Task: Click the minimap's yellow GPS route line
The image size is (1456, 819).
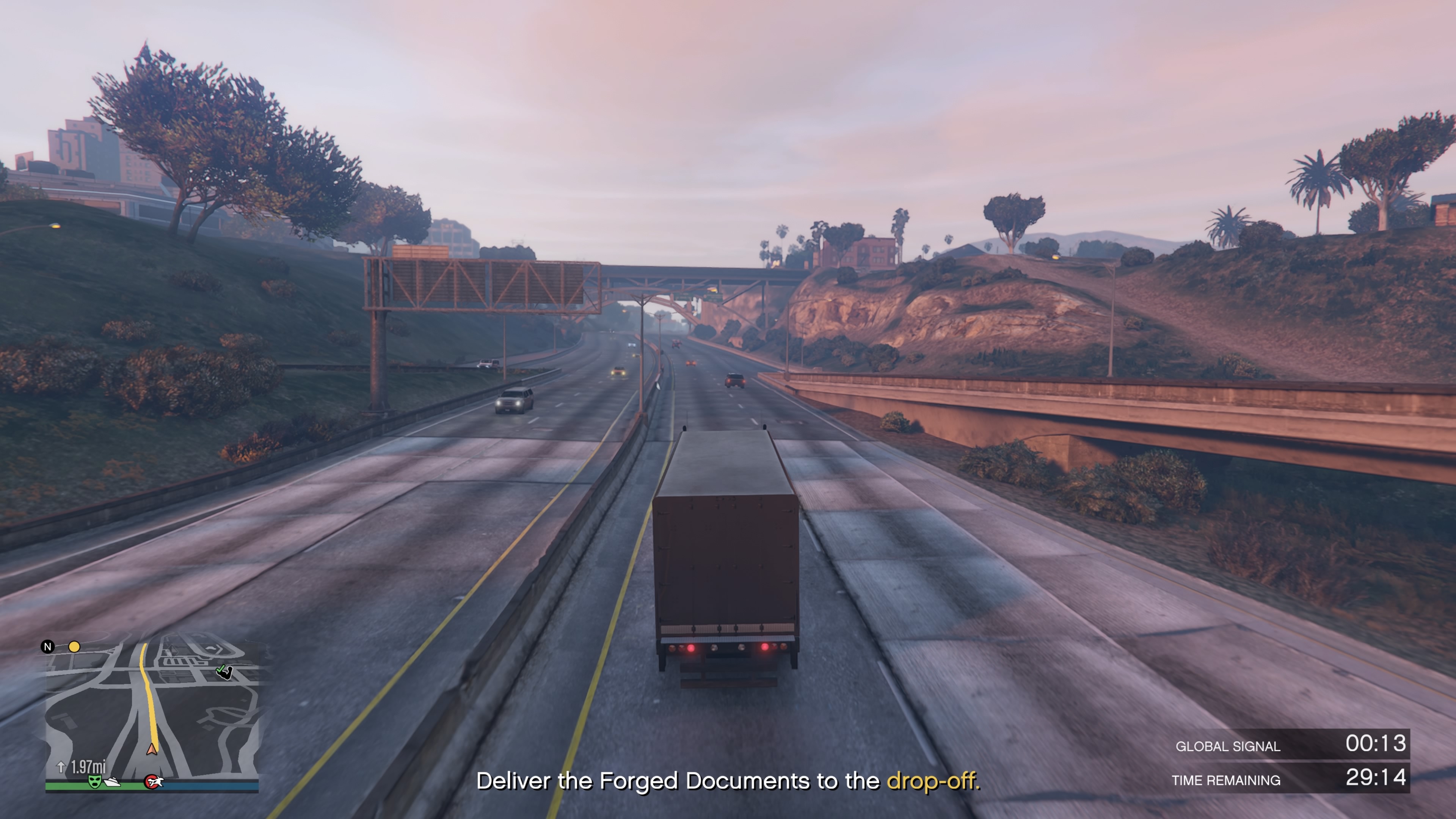Action: [149, 701]
